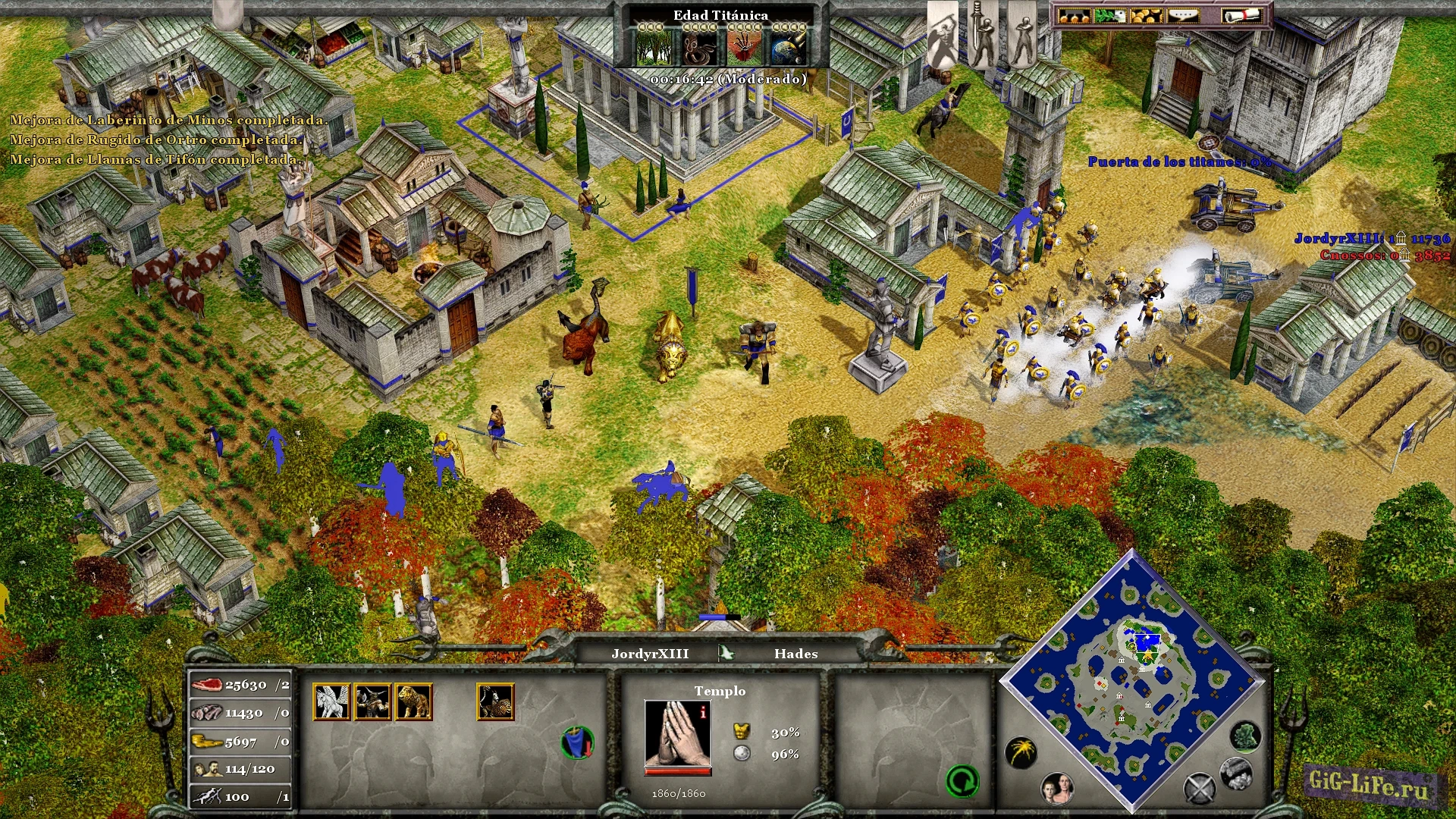Image resolution: width=1456 pixels, height=819 pixels.
Task: Click the green circular arrow button
Action: point(962,781)
